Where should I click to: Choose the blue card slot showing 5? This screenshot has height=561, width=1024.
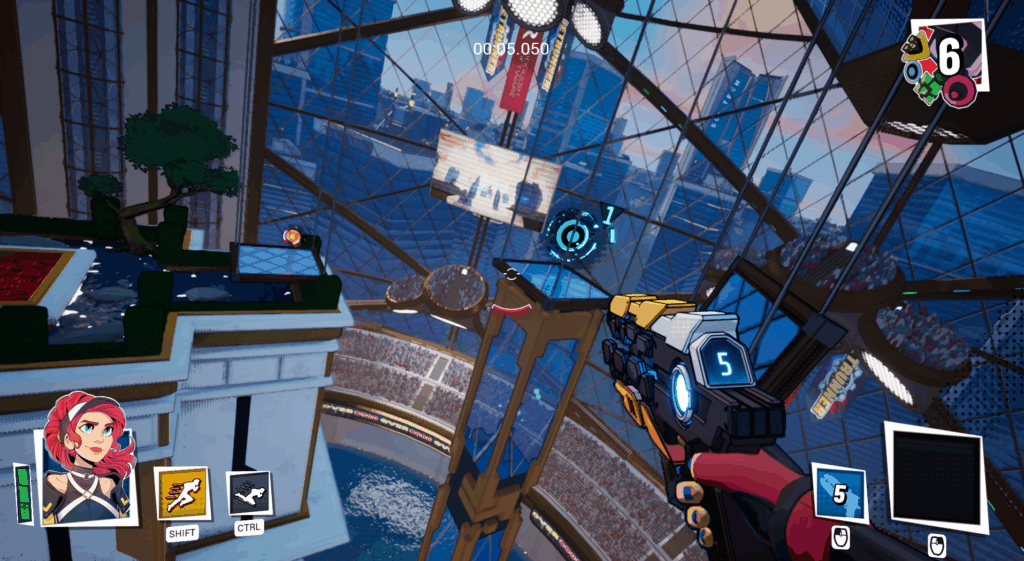click(x=839, y=491)
